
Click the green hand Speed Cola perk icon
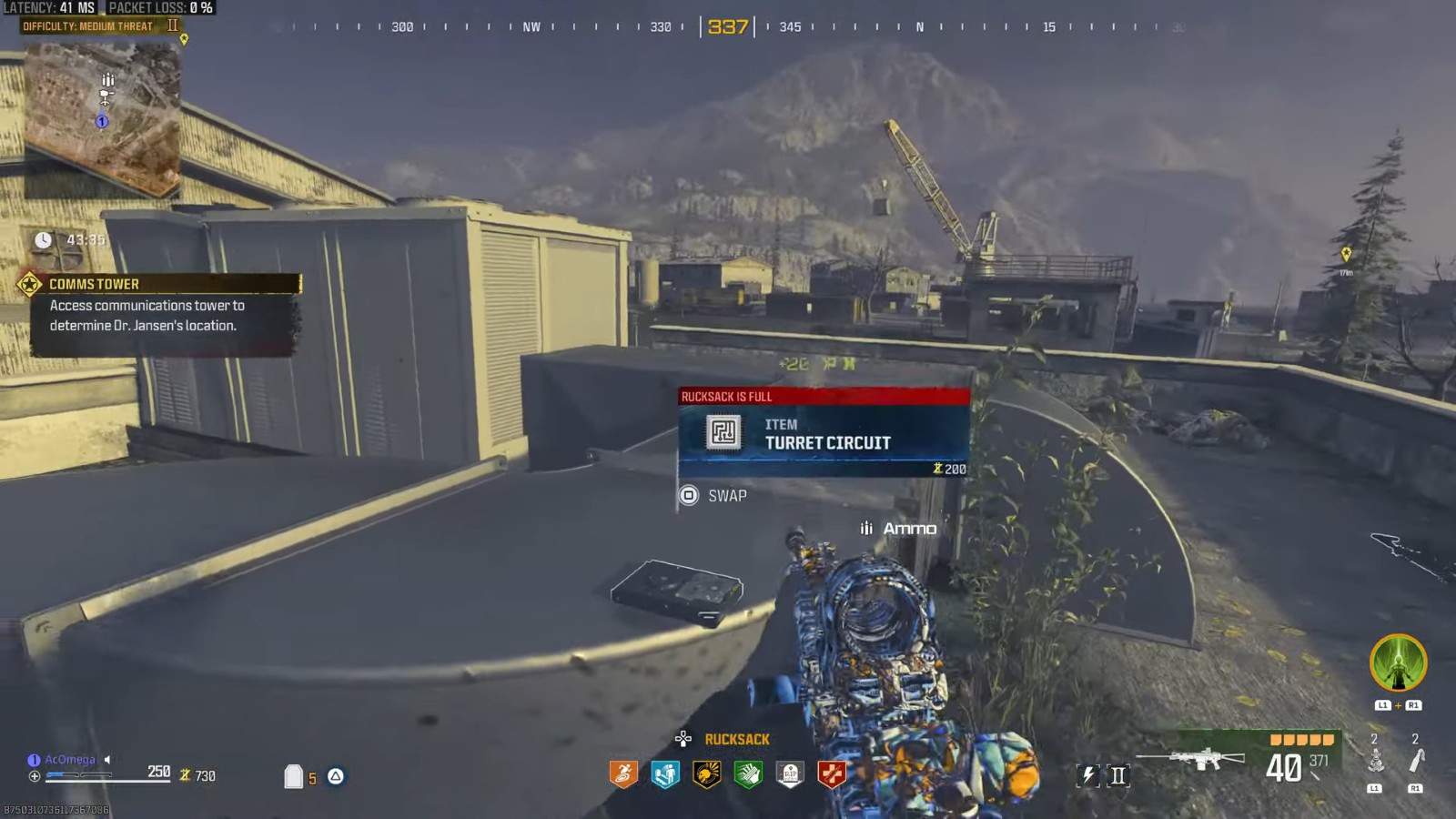[x=748, y=774]
